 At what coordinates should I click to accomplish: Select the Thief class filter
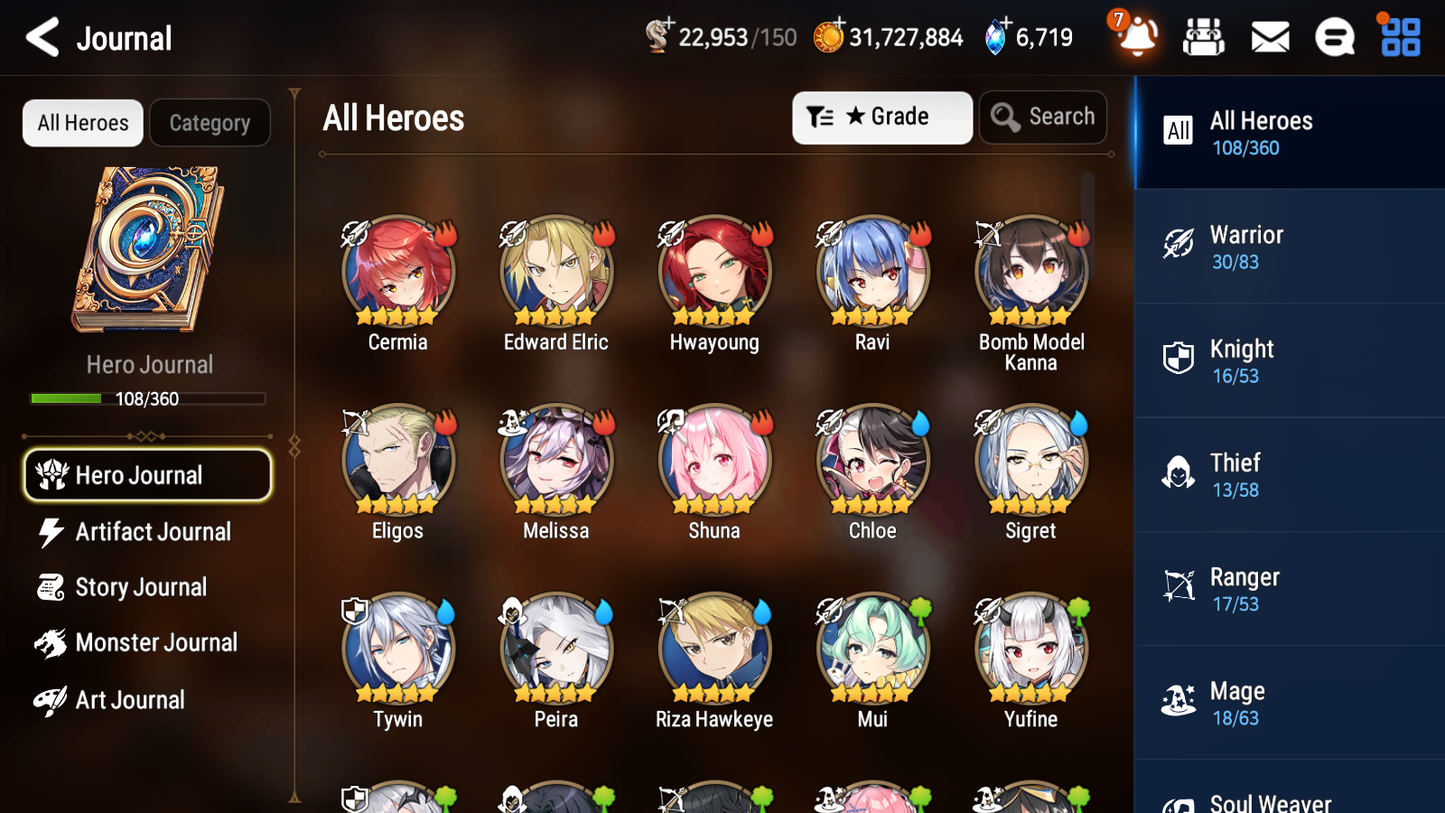click(1288, 474)
